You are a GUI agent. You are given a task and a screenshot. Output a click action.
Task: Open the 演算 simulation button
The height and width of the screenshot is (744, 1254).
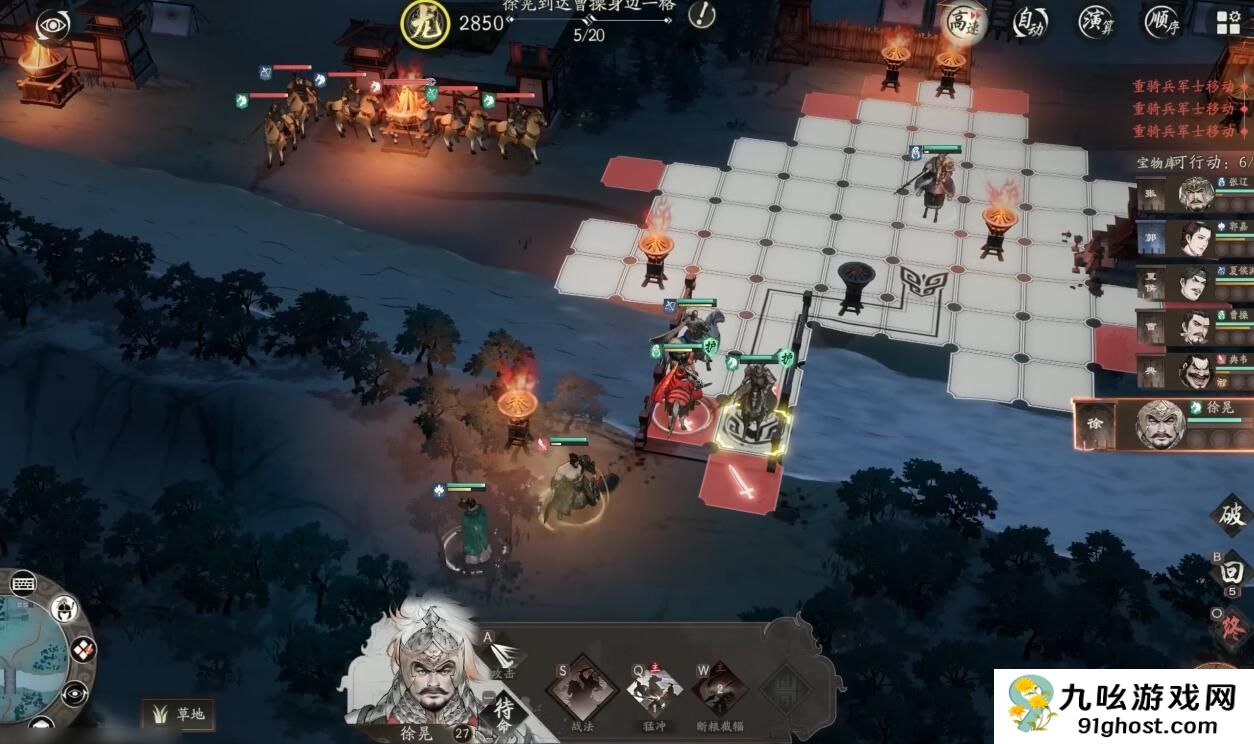coord(1096,22)
